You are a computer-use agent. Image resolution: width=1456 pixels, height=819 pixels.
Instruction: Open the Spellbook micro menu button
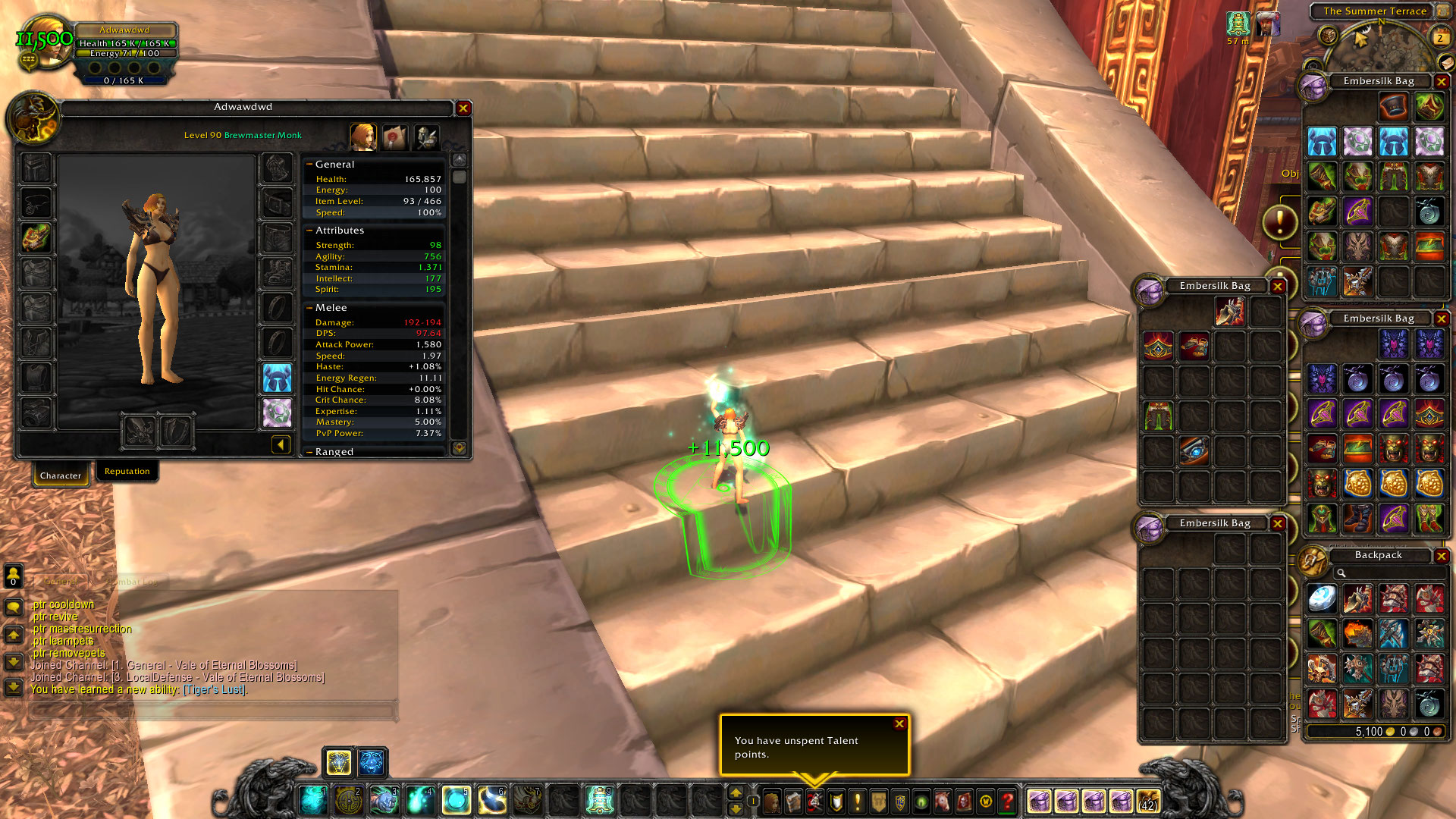point(793,801)
